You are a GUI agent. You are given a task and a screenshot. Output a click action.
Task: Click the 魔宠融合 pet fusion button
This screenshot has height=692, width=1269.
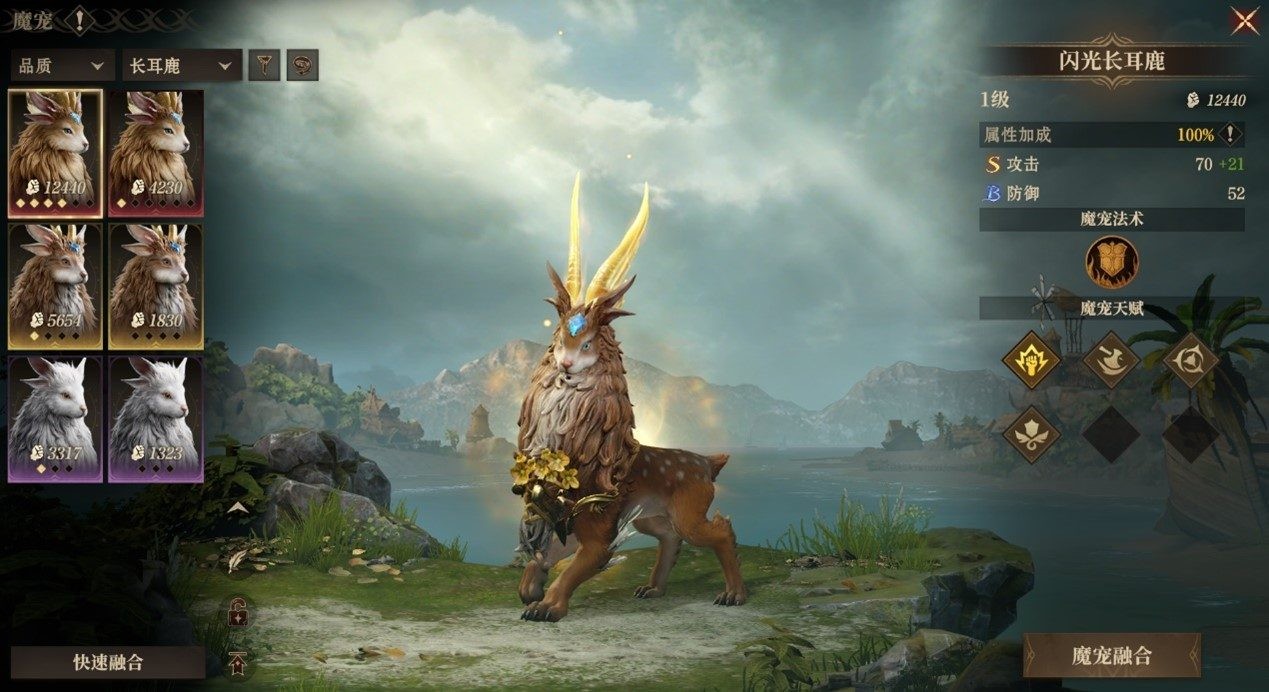click(1111, 656)
